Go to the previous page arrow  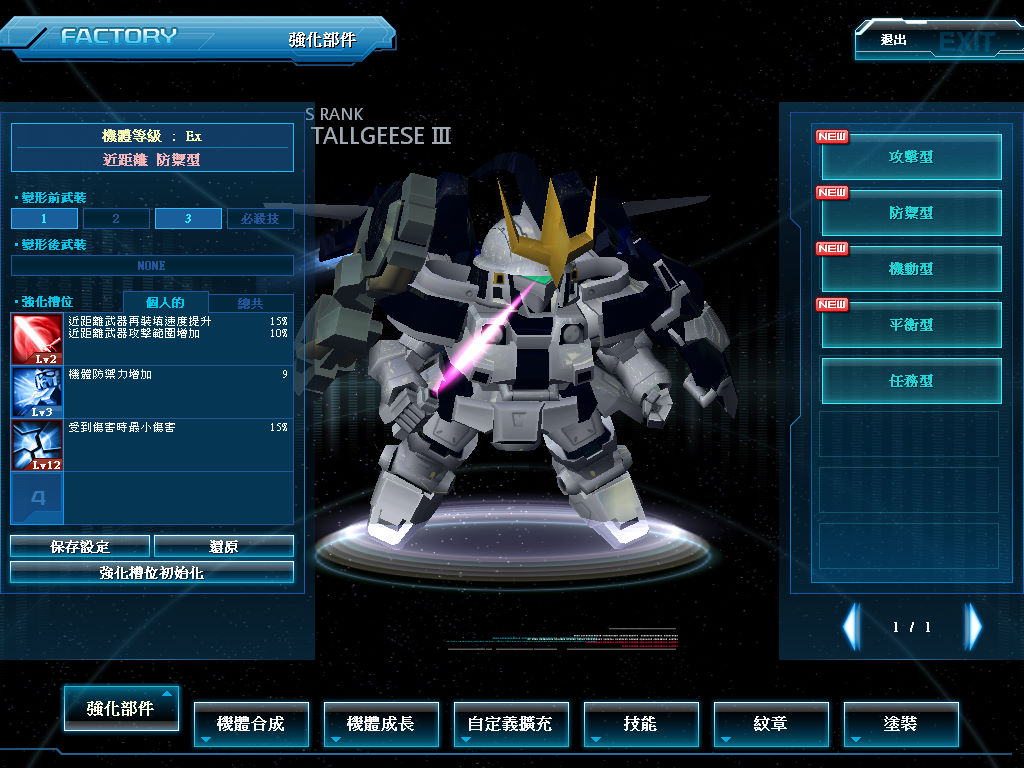[851, 627]
